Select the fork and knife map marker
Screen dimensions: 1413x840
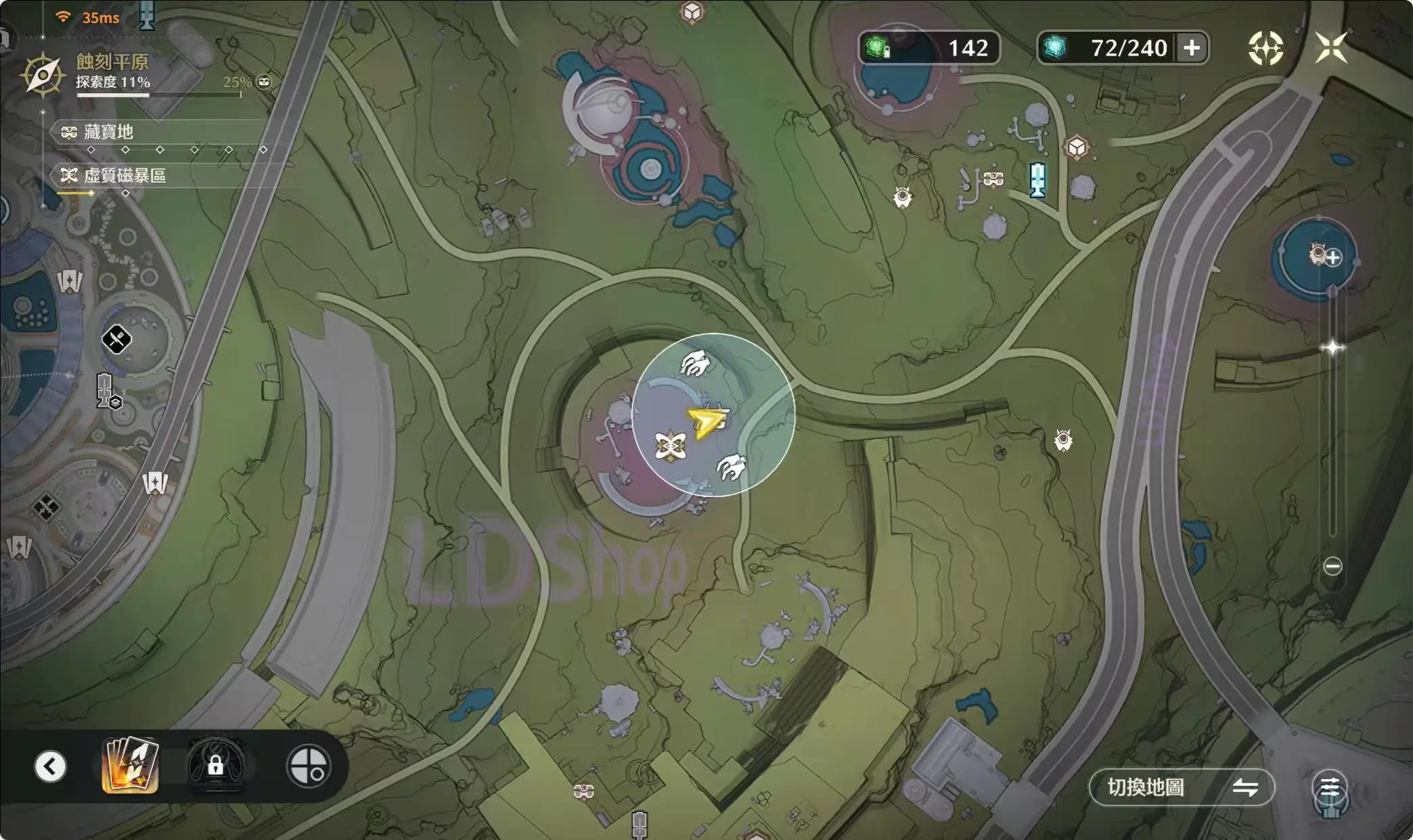[116, 339]
